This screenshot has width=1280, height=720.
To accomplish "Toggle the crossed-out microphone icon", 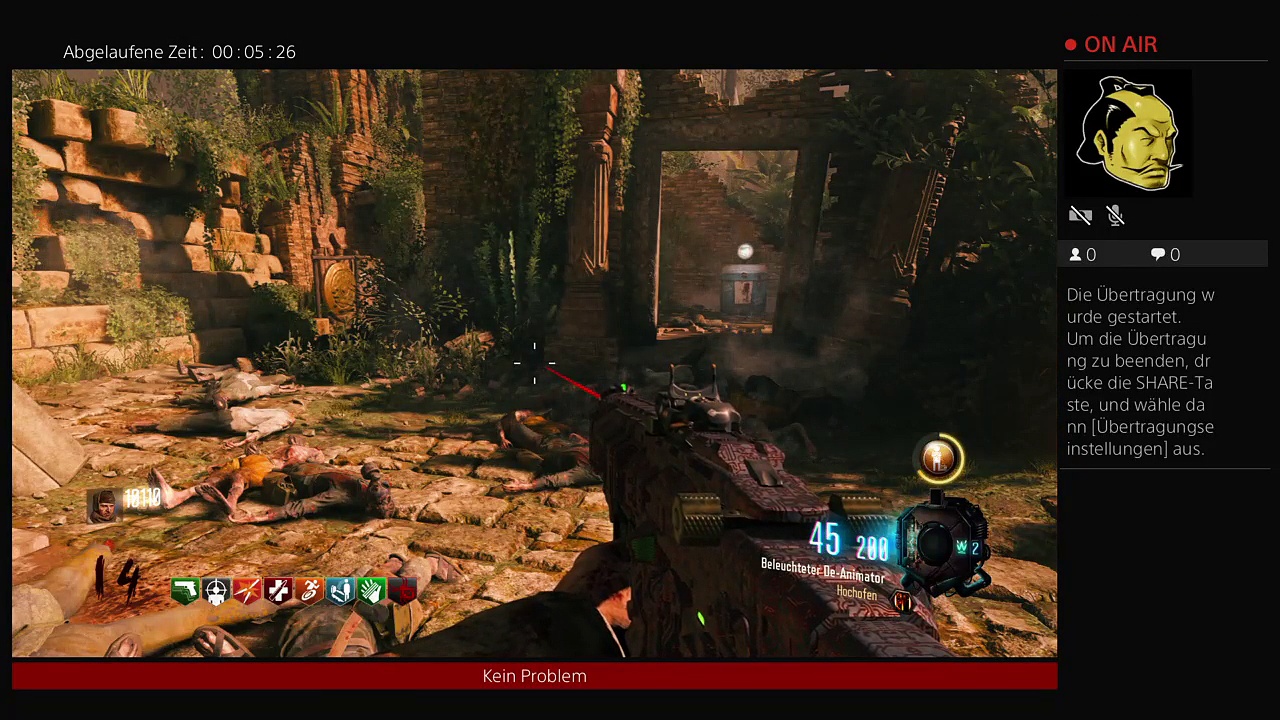I will [x=1116, y=215].
